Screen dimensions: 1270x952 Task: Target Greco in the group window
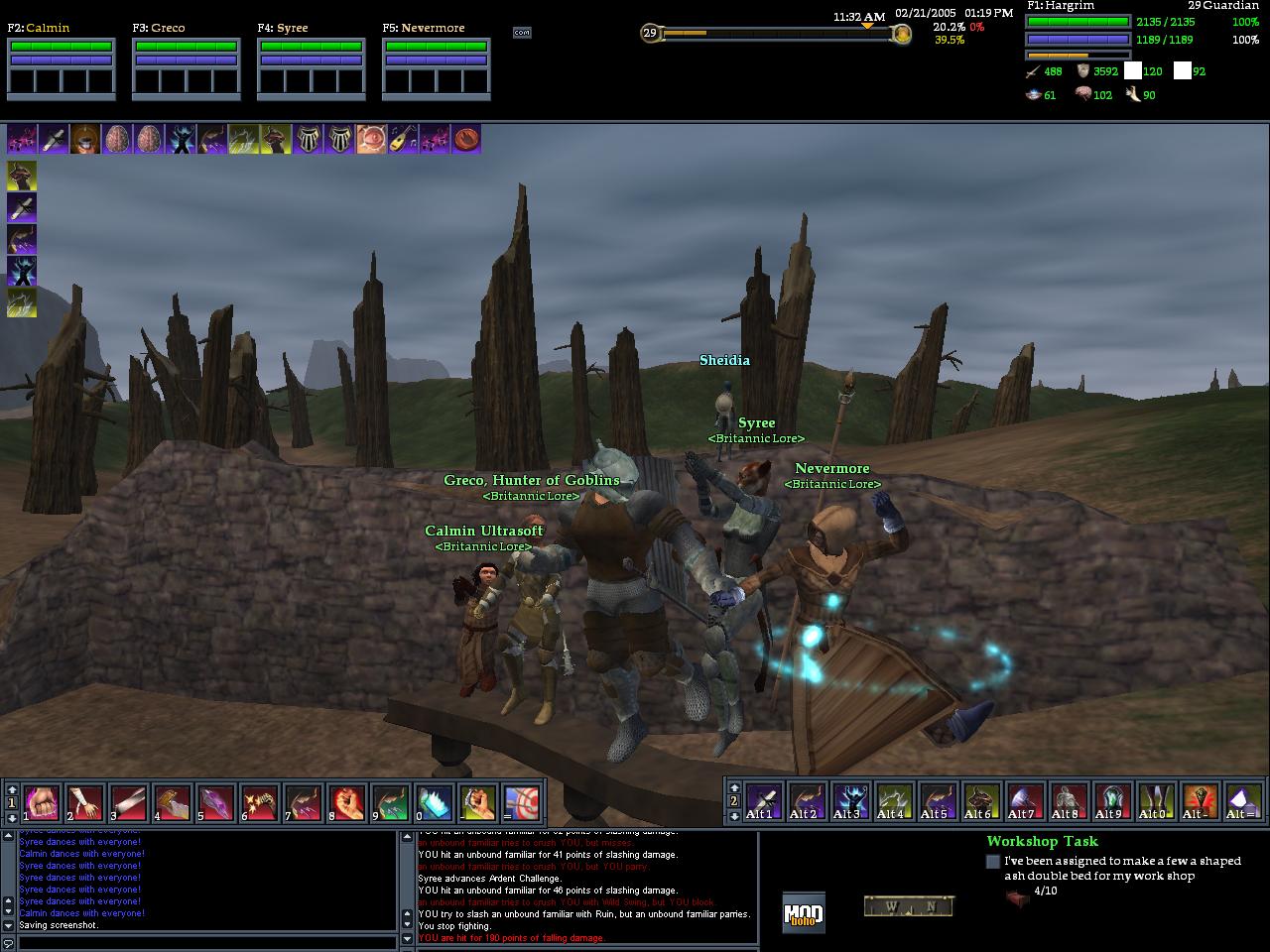point(186,65)
